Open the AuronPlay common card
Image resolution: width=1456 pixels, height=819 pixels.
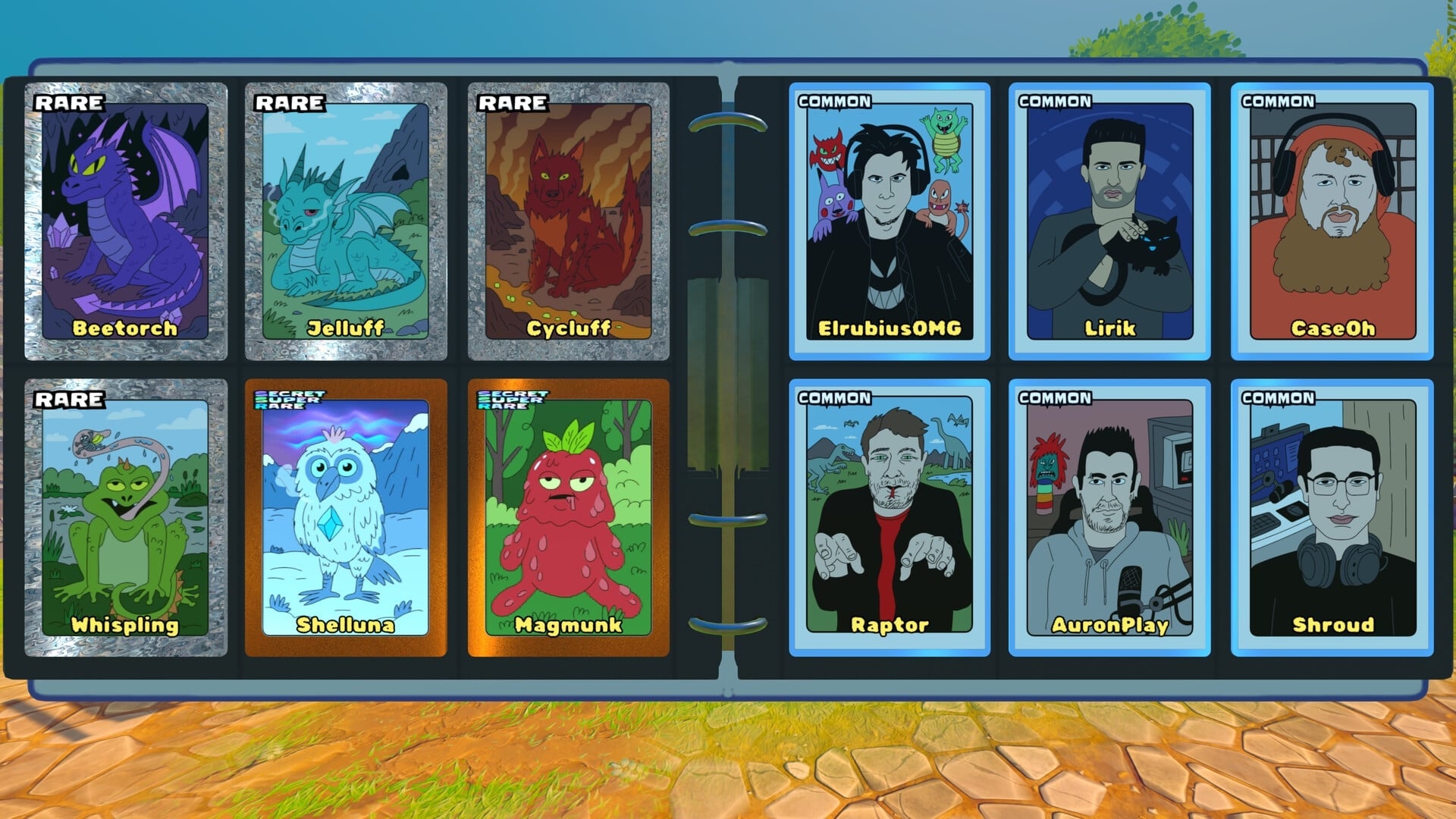(1111, 523)
